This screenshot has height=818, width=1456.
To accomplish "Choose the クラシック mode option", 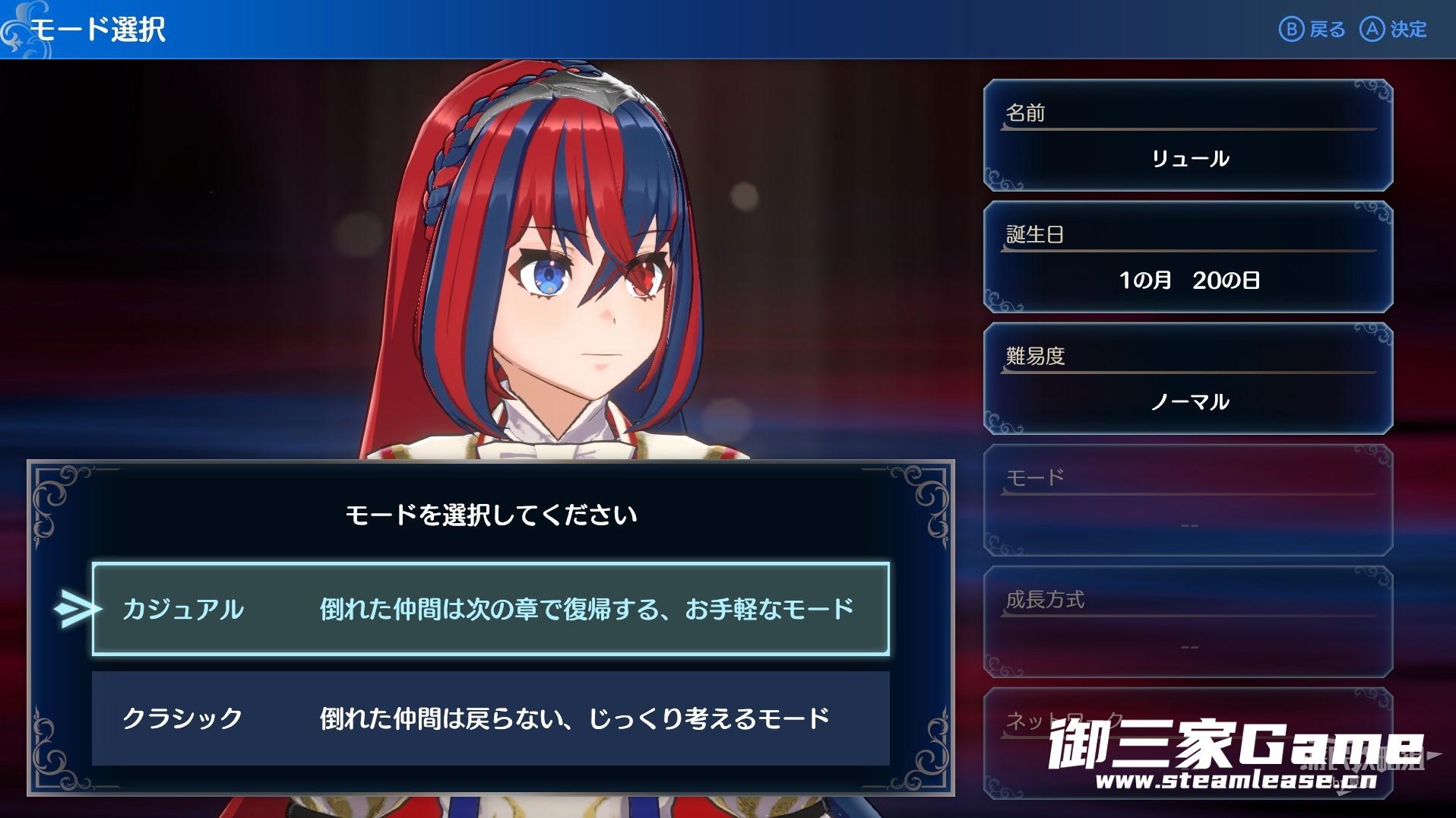I will click(490, 718).
